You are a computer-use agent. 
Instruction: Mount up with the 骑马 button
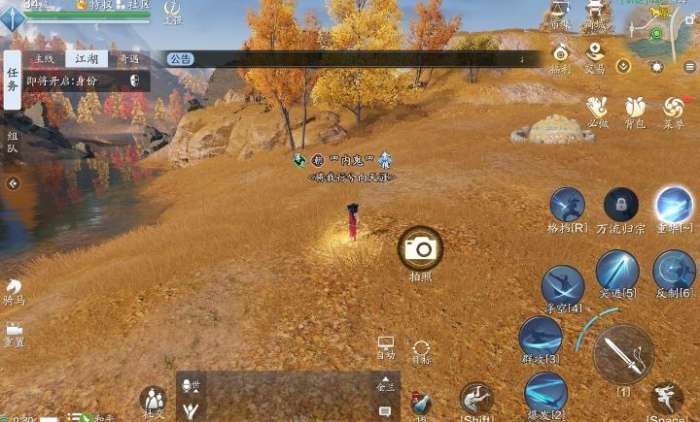tap(13, 290)
